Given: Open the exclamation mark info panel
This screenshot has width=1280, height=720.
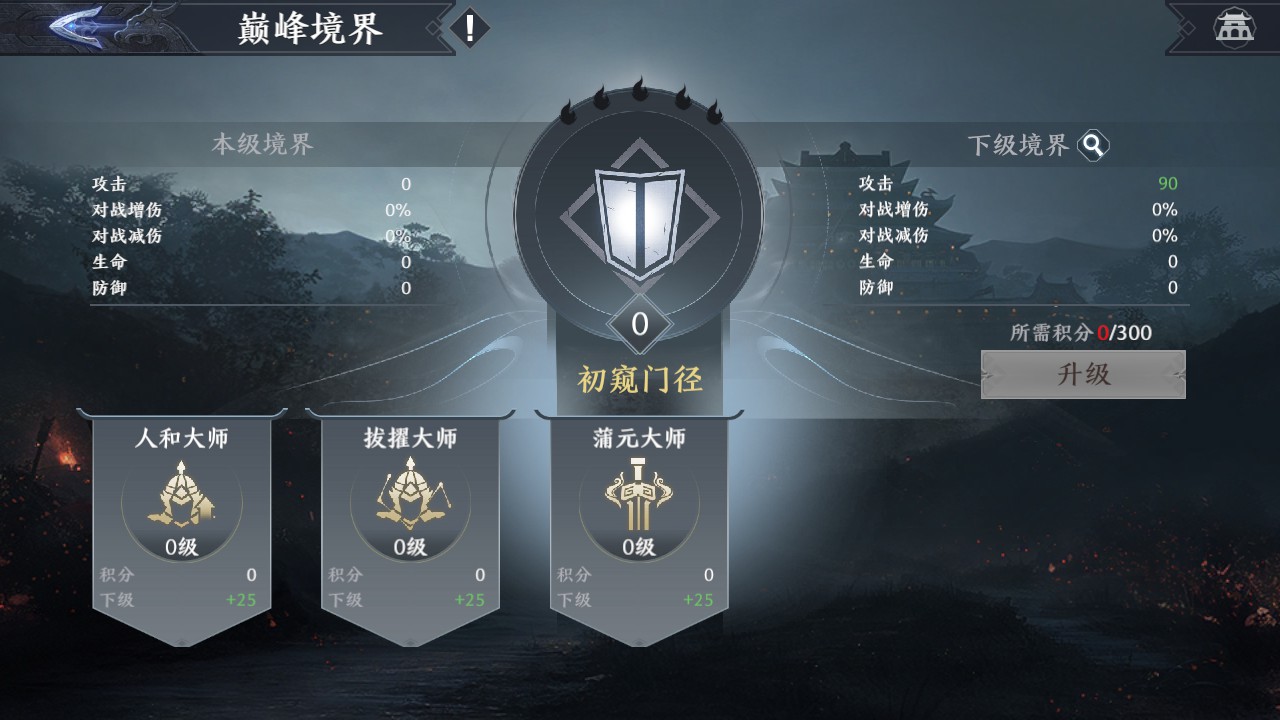Looking at the screenshot, I should (x=469, y=27).
